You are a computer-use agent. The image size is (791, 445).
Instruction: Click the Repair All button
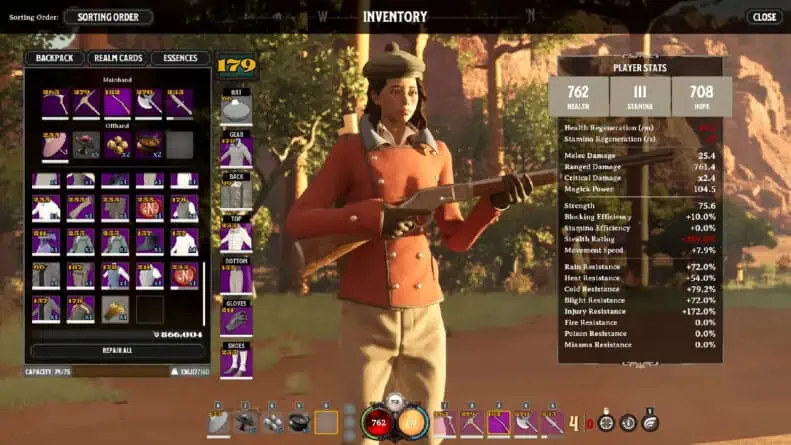click(117, 351)
